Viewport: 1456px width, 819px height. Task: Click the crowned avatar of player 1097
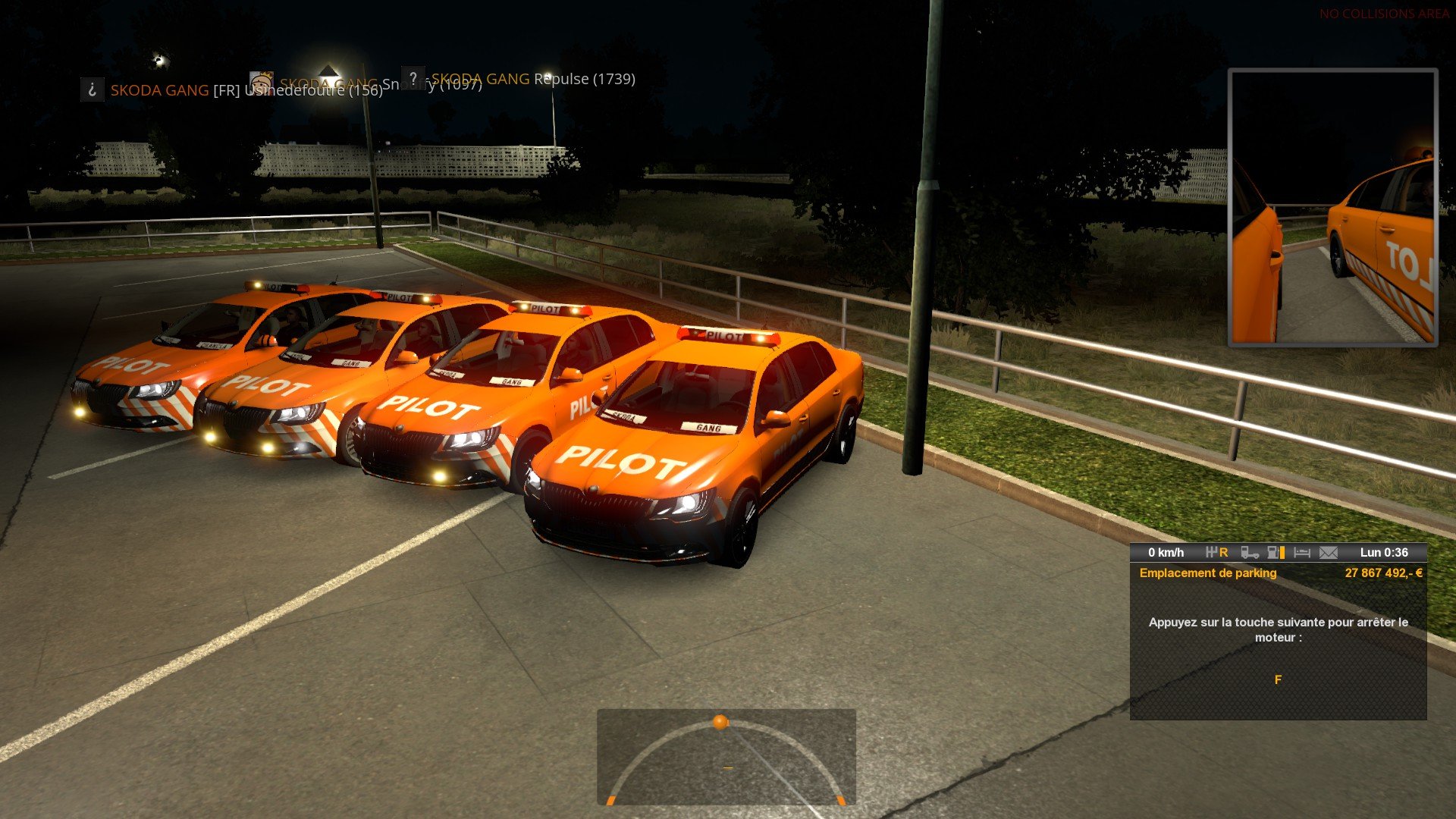click(x=262, y=81)
